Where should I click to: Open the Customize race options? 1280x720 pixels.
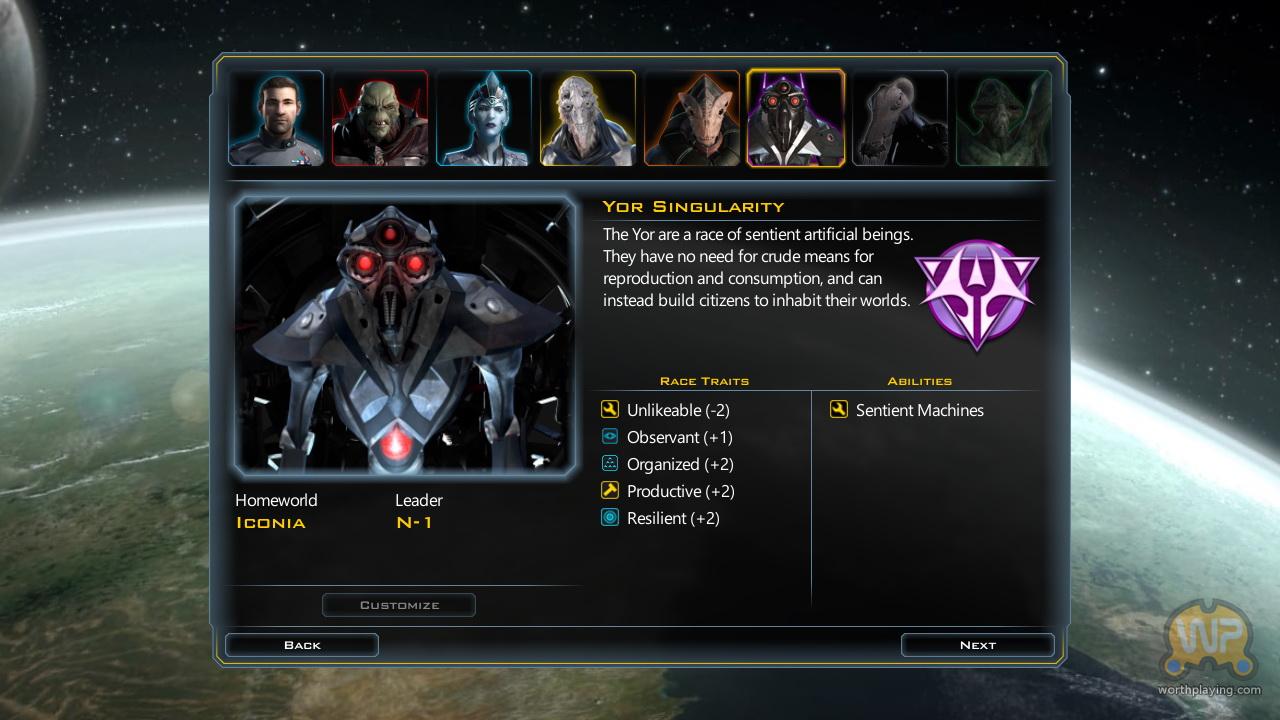click(x=399, y=605)
